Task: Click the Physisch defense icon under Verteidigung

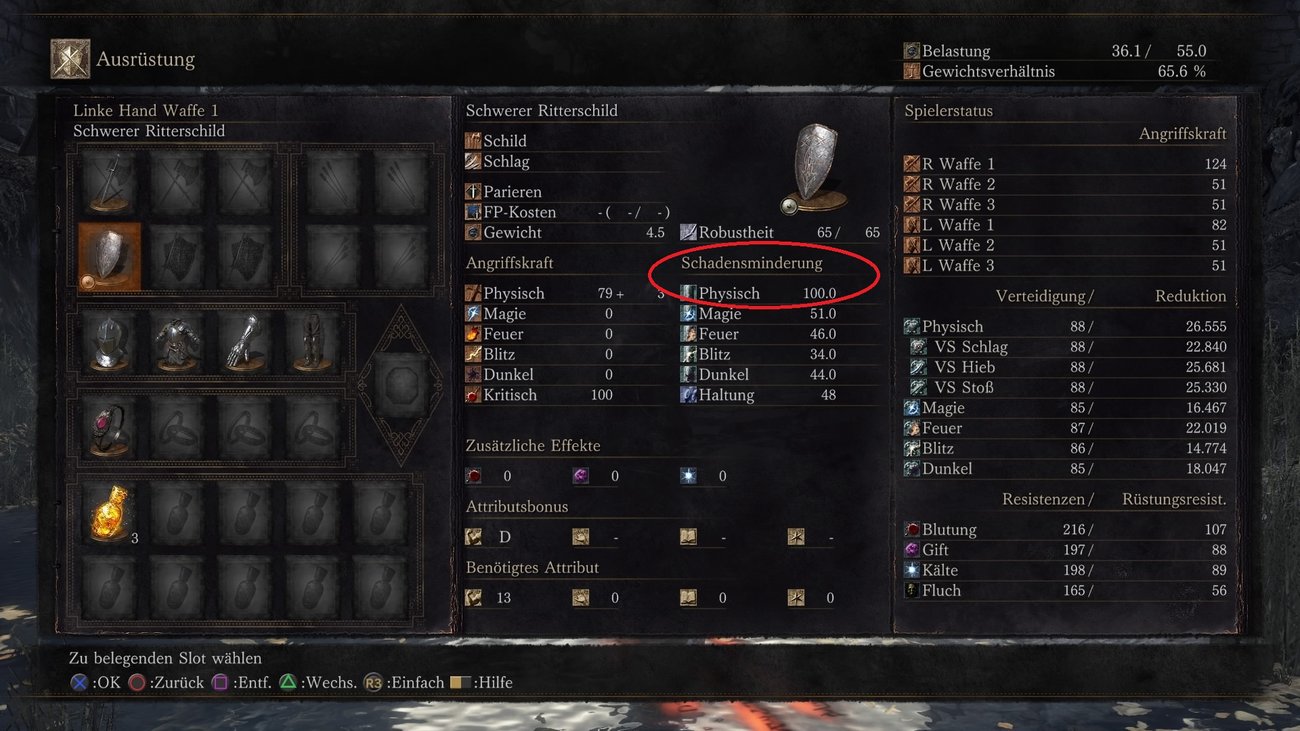Action: [x=913, y=326]
